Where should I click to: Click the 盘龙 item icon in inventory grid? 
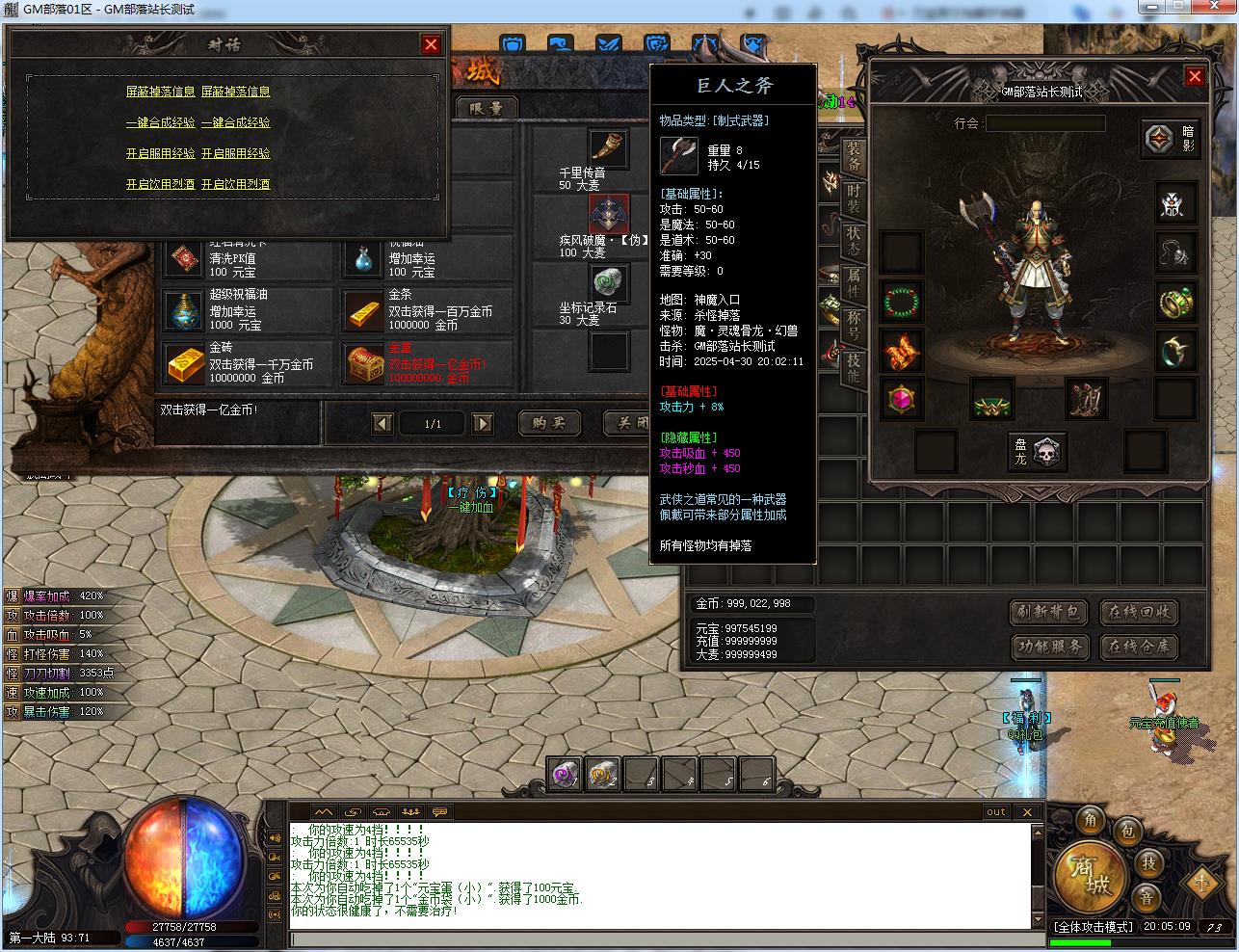(1038, 453)
